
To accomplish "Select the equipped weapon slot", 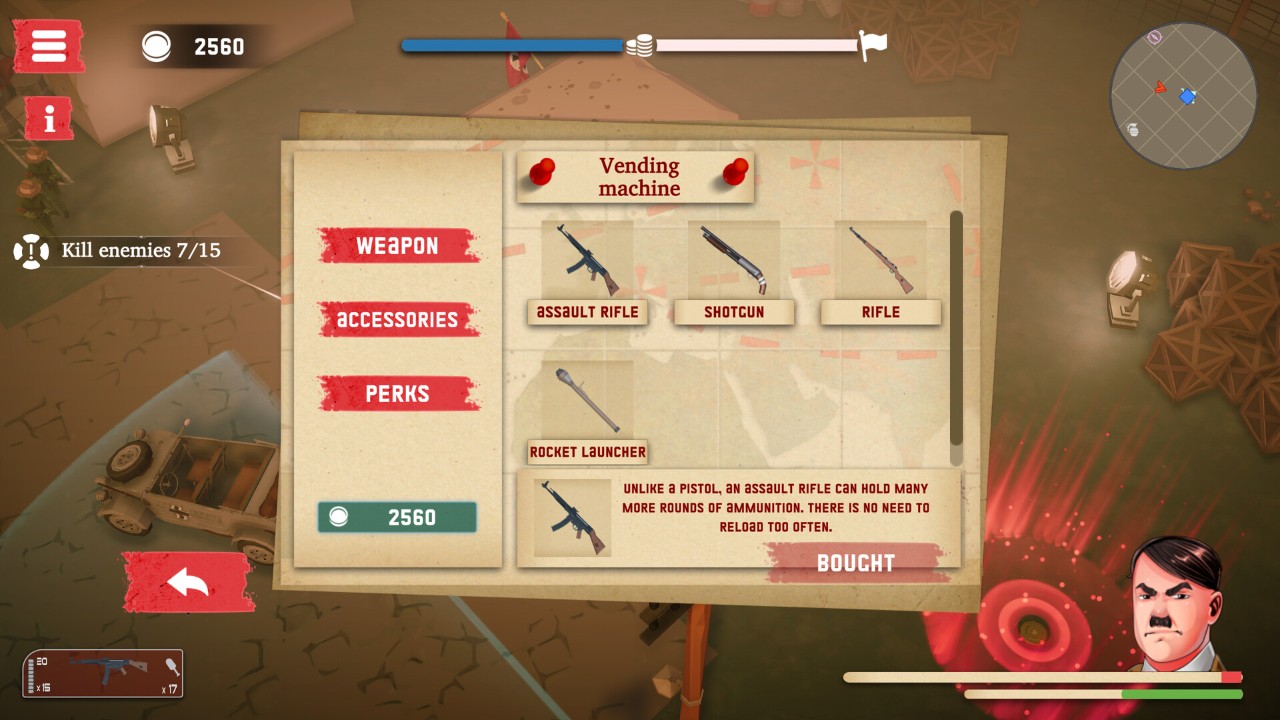I will click(102, 673).
